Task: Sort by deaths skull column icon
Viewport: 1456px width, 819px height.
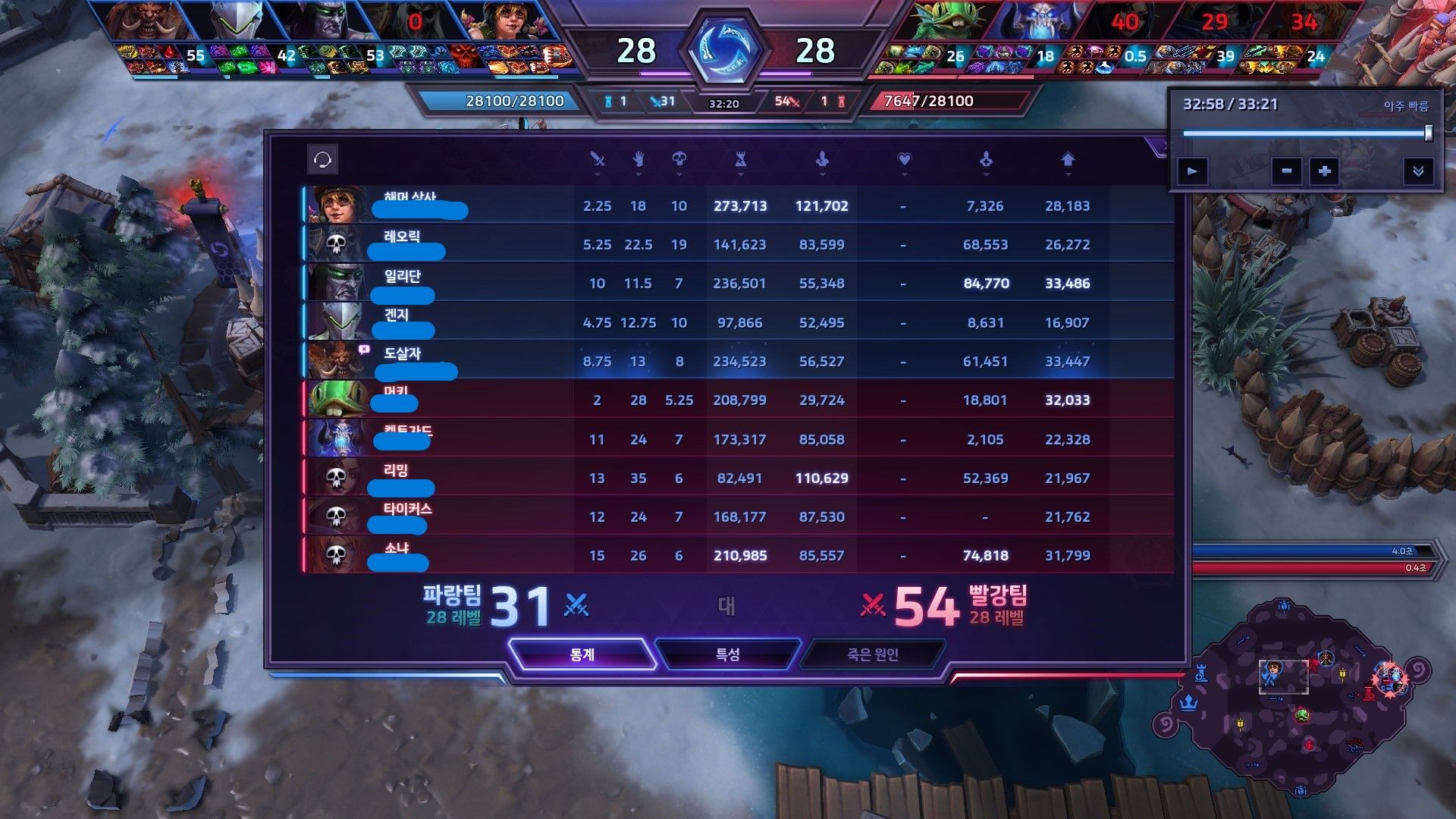Action: coord(679,159)
